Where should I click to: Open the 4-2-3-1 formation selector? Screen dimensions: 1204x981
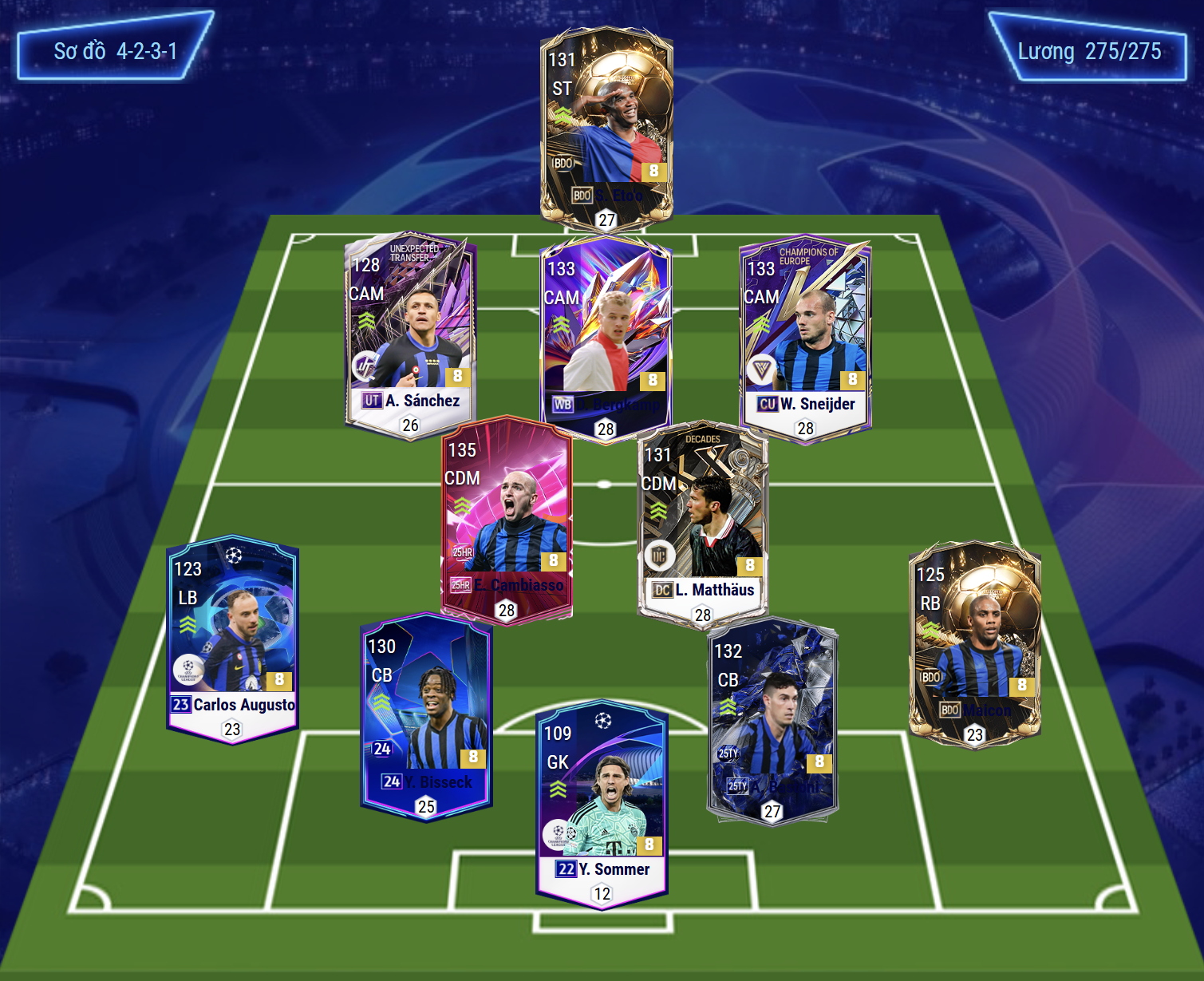(115, 51)
